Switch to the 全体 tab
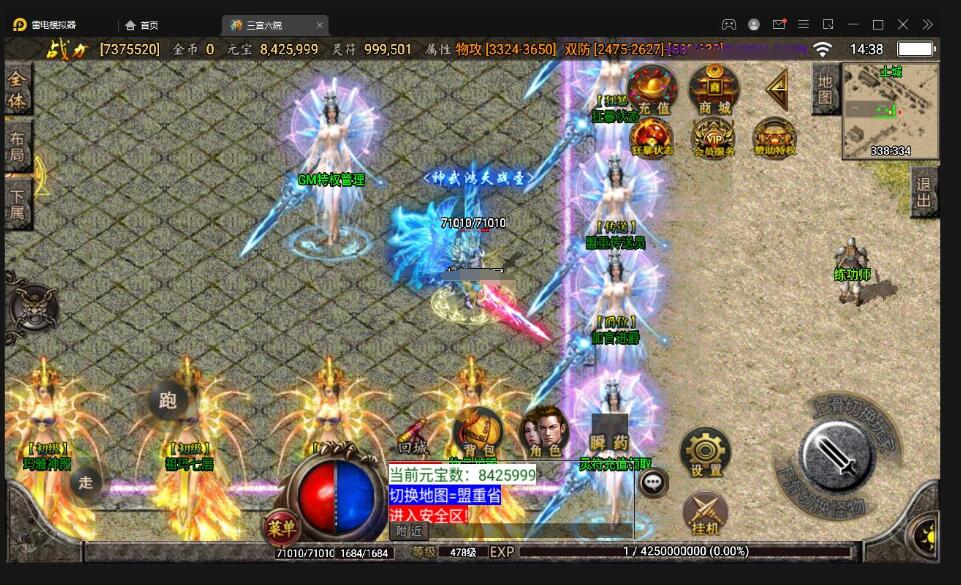This screenshot has height=585, width=961. click(17, 89)
